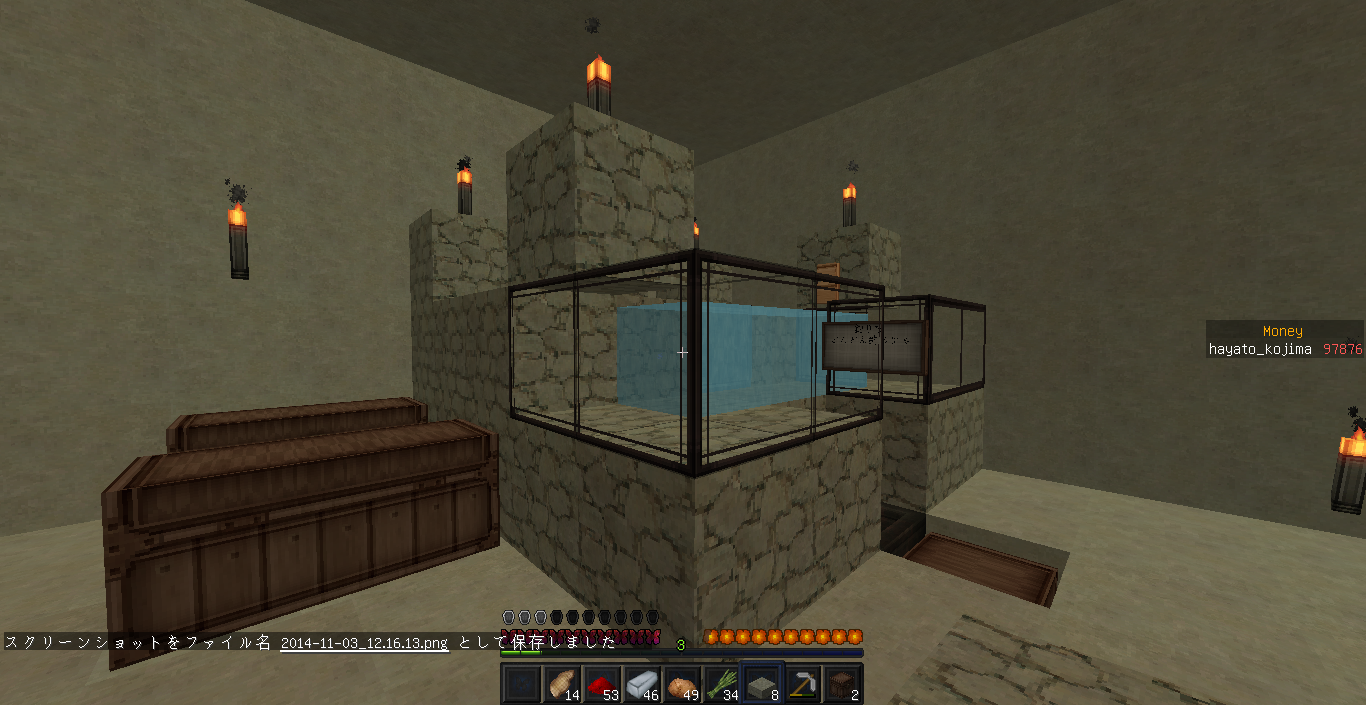
Task: Equip the pickaxe from hotbar
Action: tap(801, 685)
